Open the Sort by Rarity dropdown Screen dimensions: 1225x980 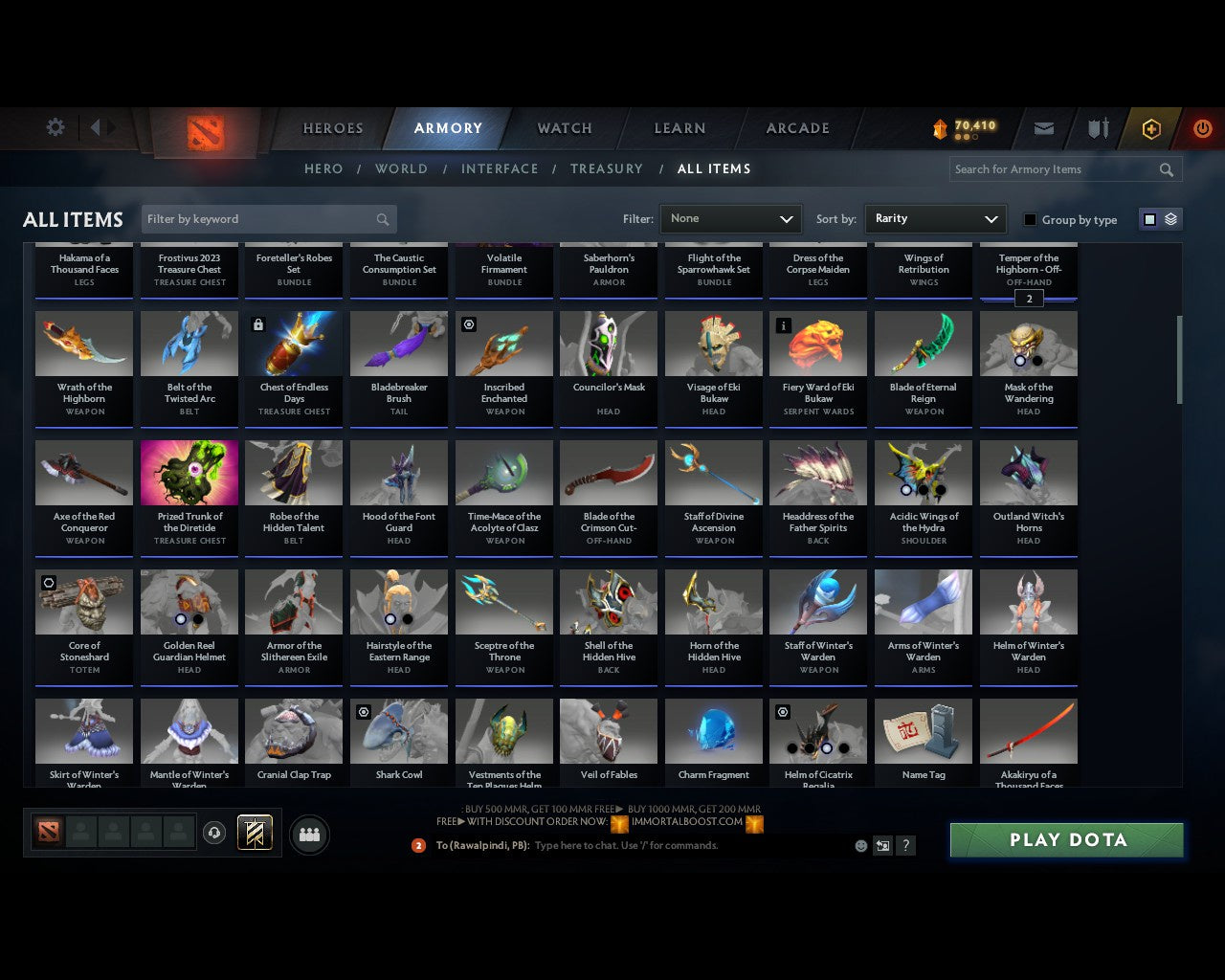935,218
